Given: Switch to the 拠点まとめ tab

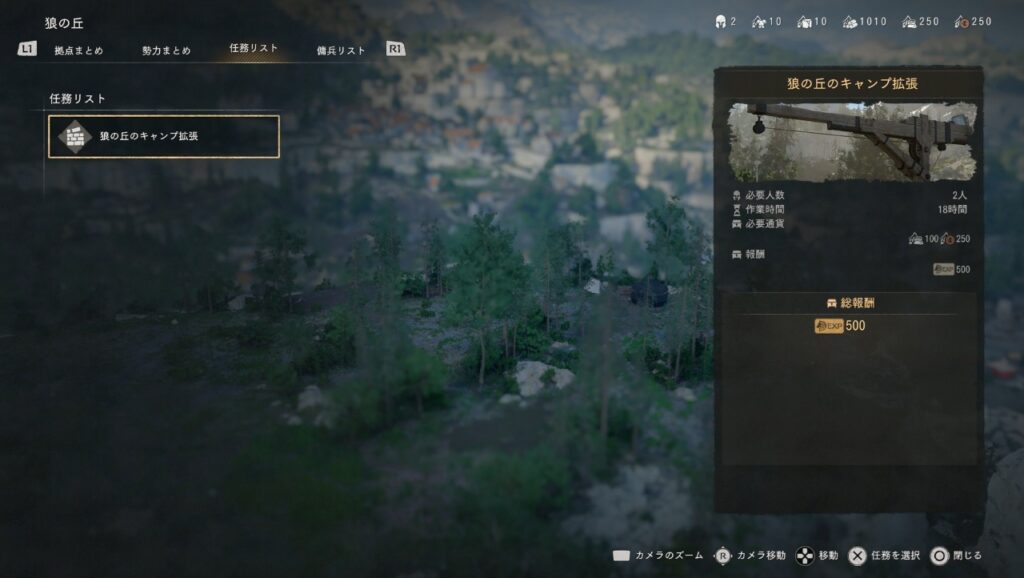Looking at the screenshot, I should click(x=79, y=50).
